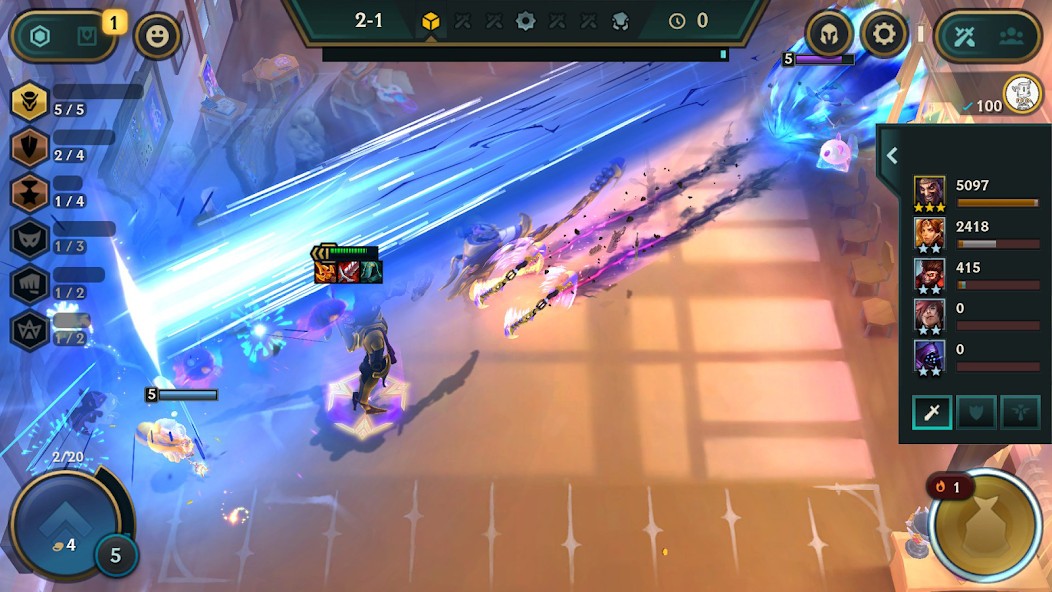Click the player avatar showing 100 health
Image resolution: width=1052 pixels, height=592 pixels.
tap(1022, 95)
